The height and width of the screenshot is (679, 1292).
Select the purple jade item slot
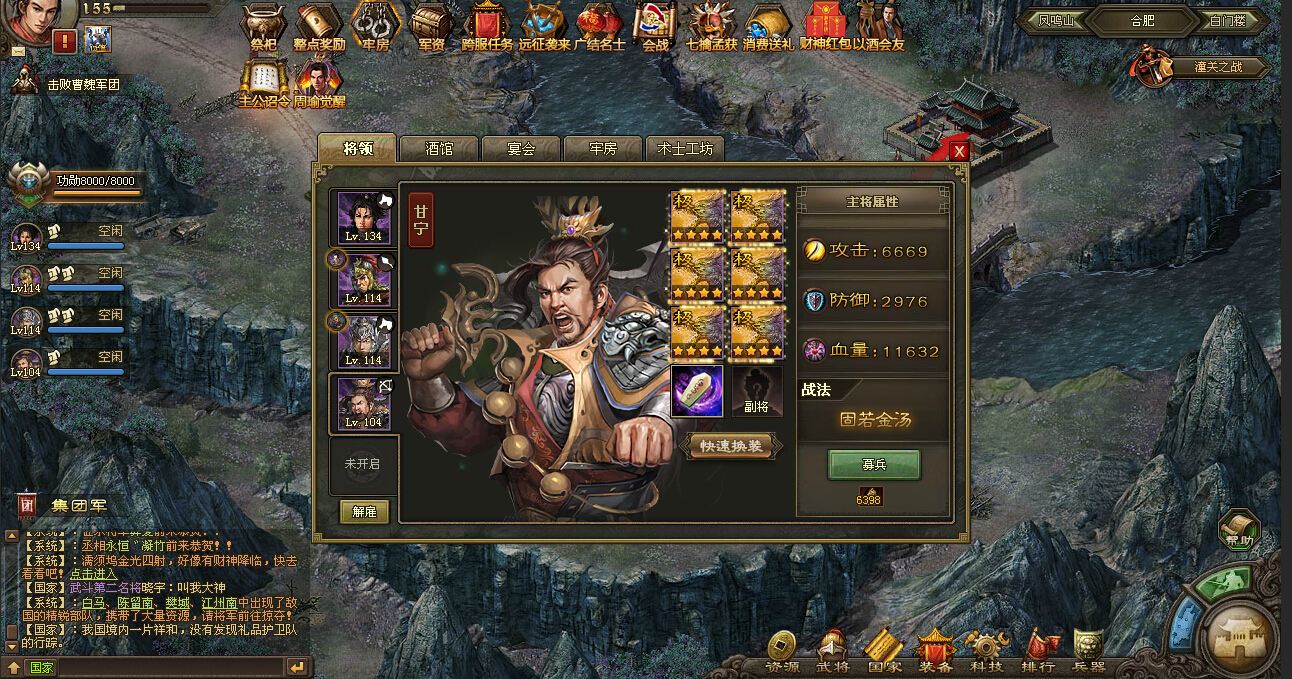tap(696, 391)
